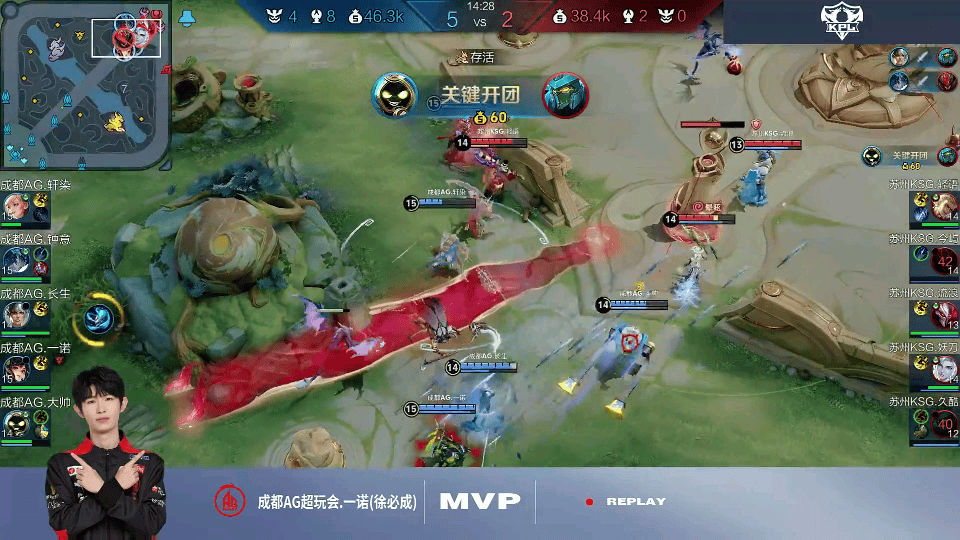Select player 成都AG.轩染's hero portrait
960x540 pixels.
[14, 205]
